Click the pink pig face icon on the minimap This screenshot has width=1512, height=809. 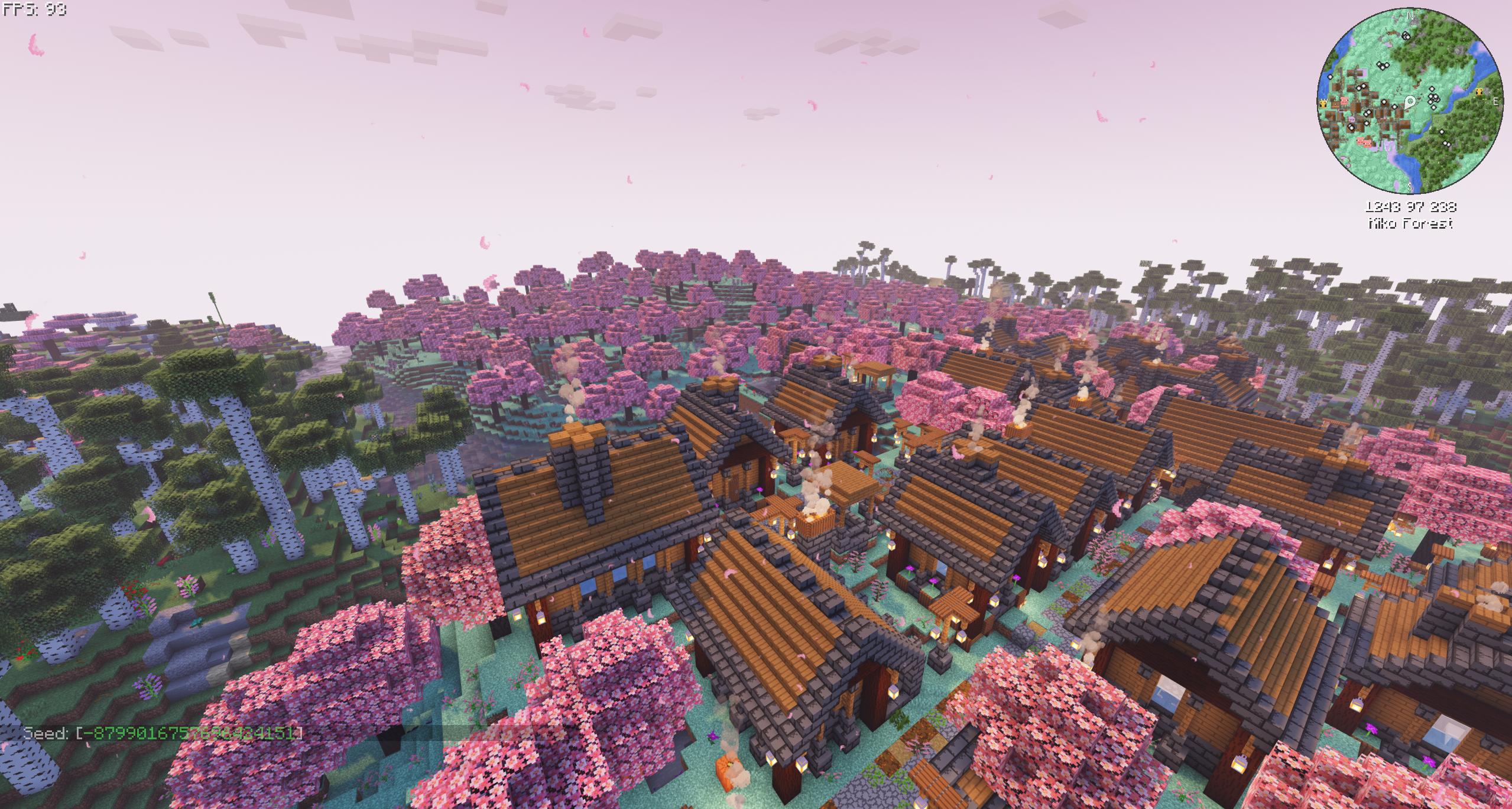click(1345, 102)
